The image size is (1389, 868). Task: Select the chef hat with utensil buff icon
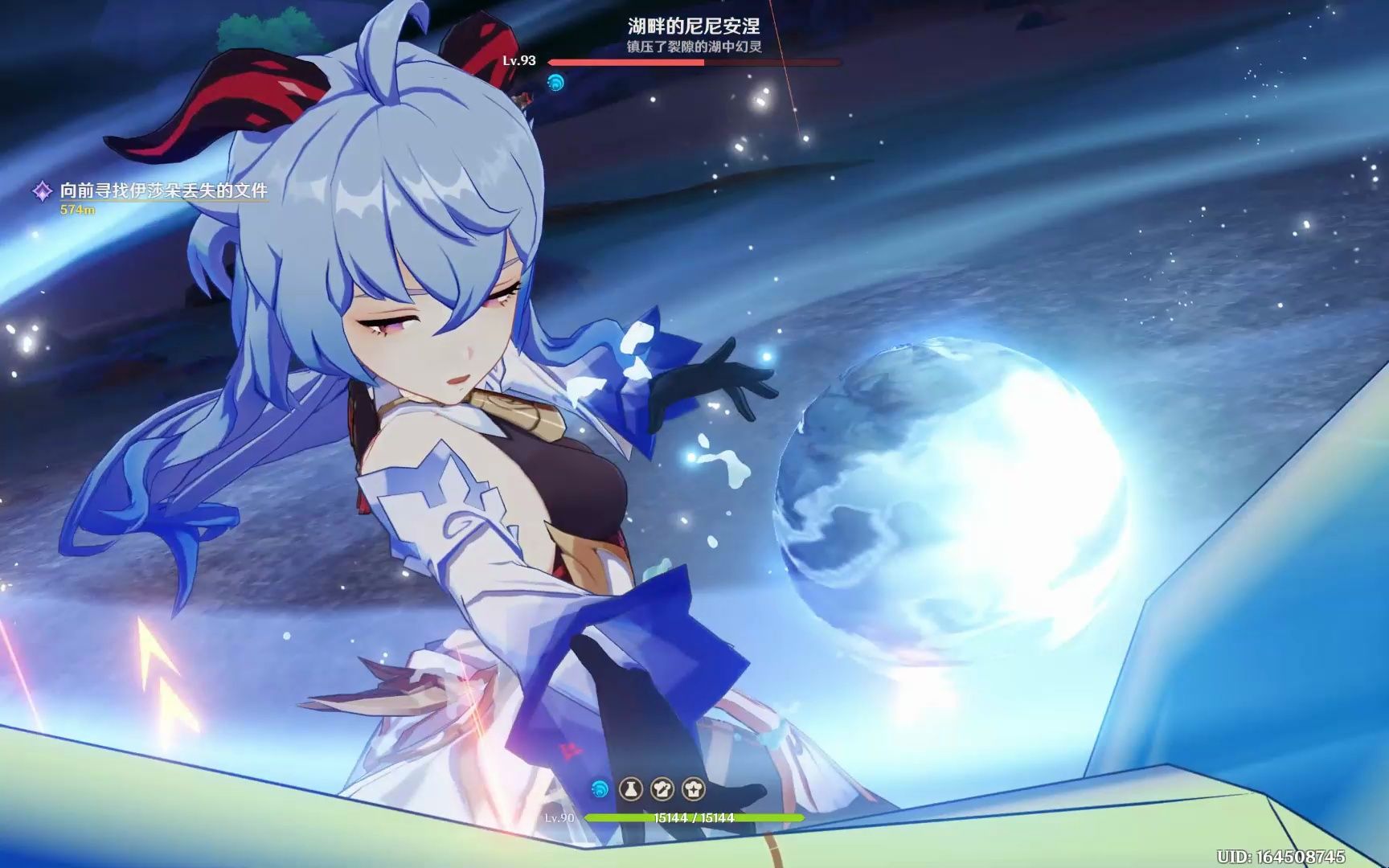(x=662, y=789)
